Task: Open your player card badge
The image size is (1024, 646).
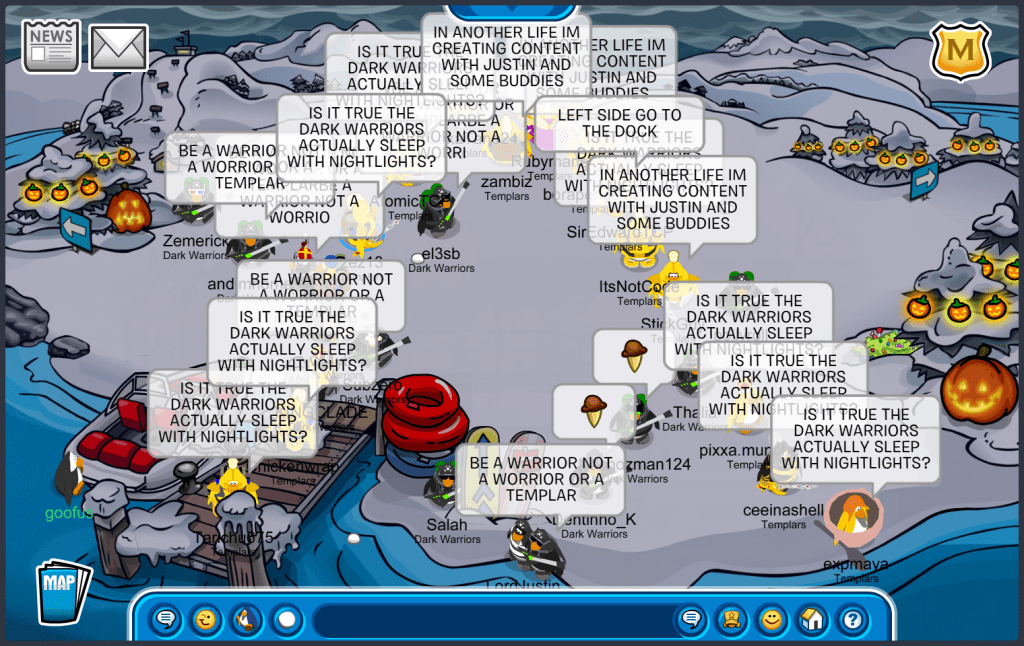Action: [x=730, y=620]
